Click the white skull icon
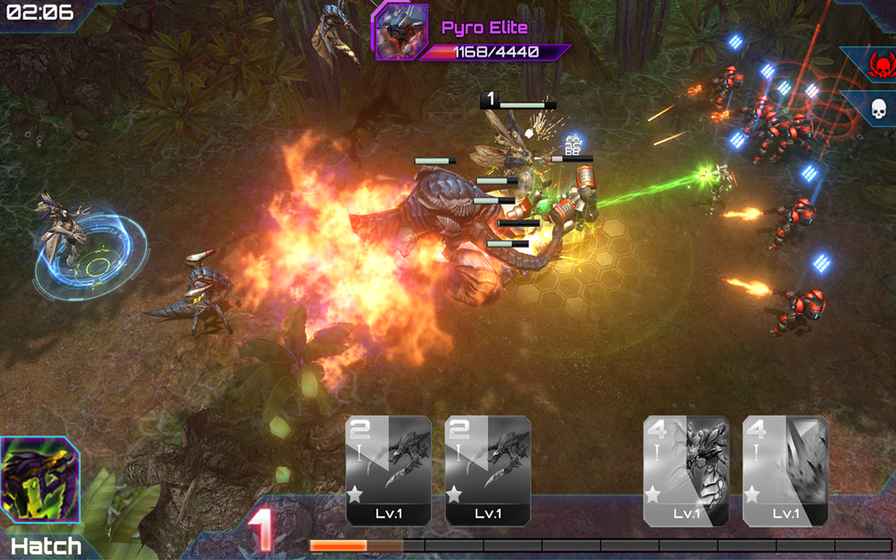 click(x=880, y=110)
